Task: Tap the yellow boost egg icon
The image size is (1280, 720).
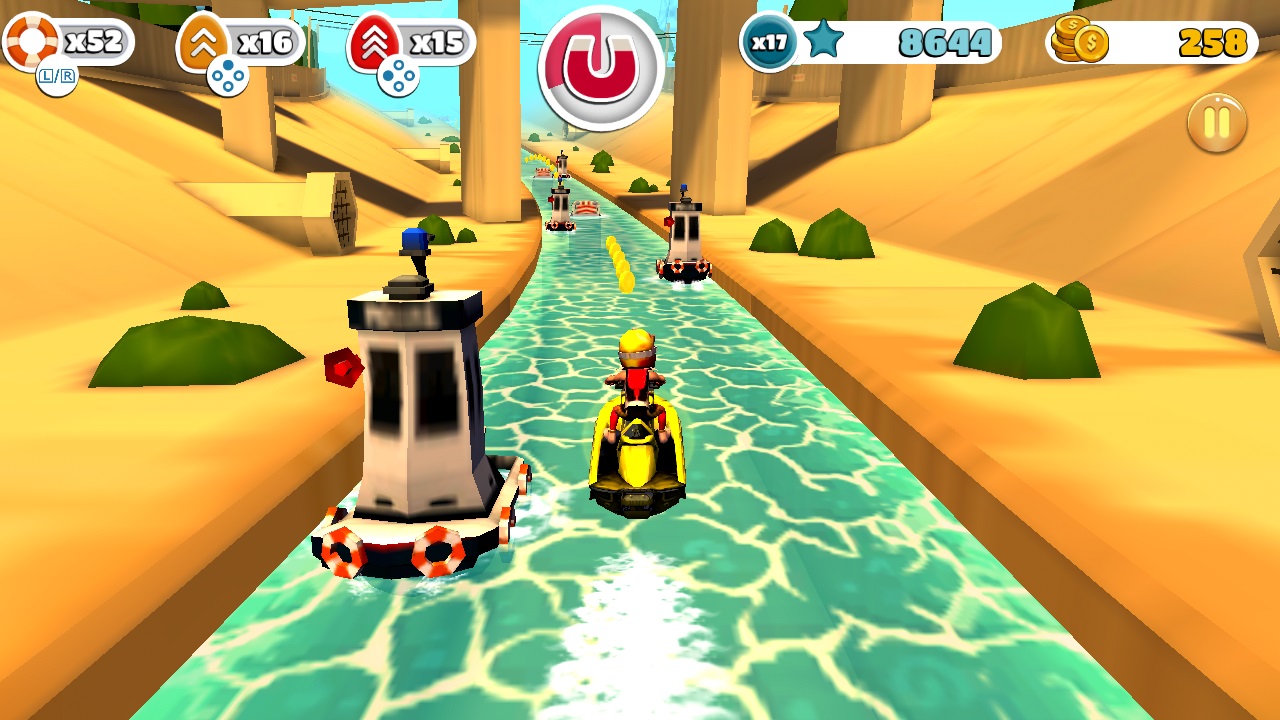Action: tap(203, 42)
